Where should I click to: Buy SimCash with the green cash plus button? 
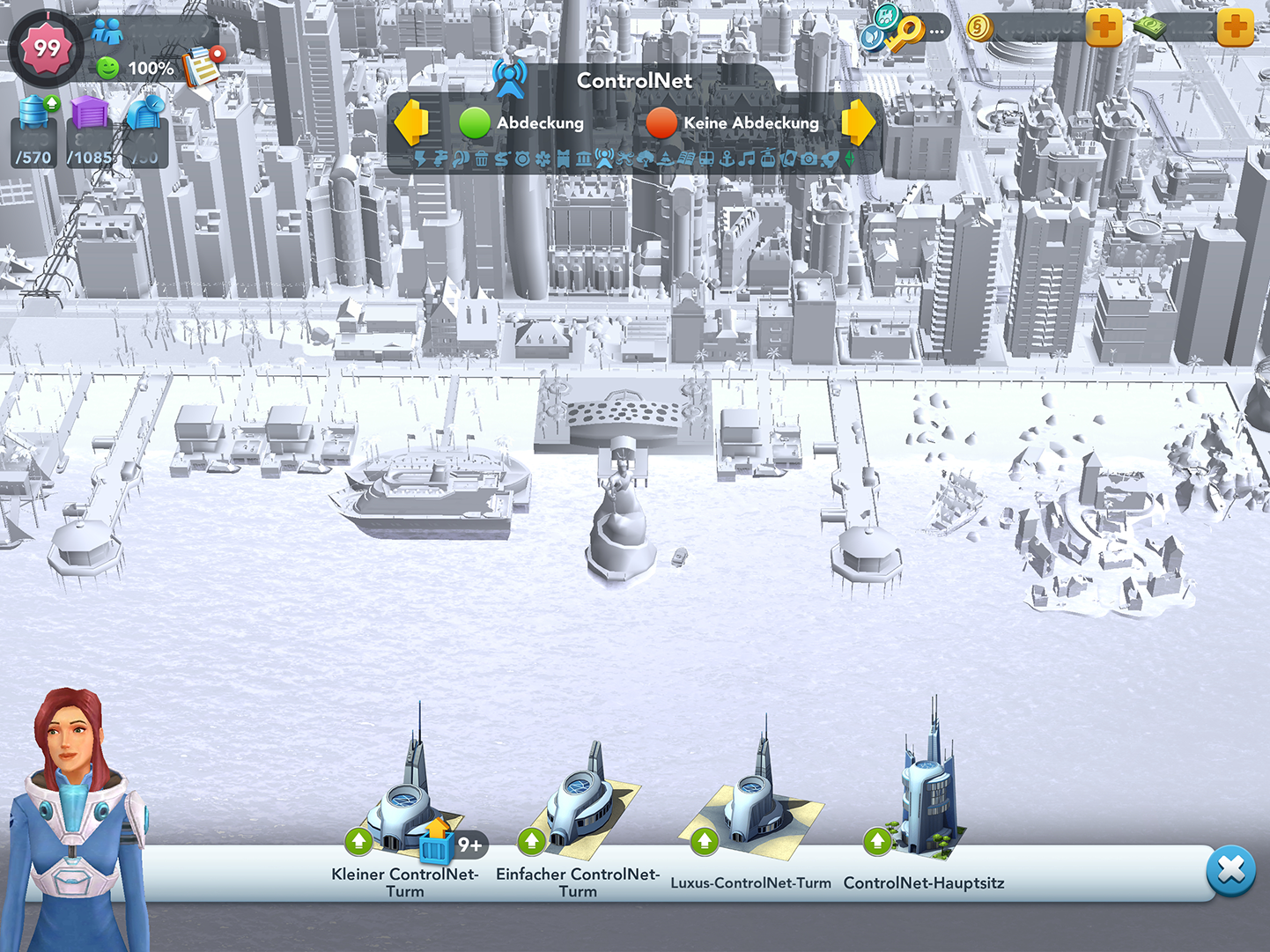1235,28
